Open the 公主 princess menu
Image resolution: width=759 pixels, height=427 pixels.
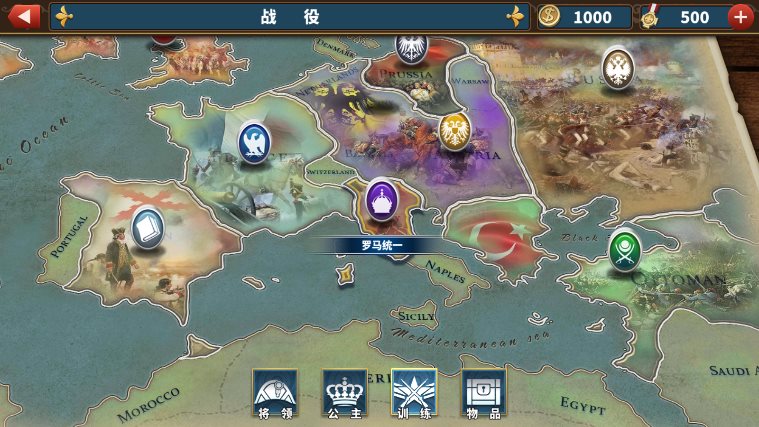click(344, 391)
